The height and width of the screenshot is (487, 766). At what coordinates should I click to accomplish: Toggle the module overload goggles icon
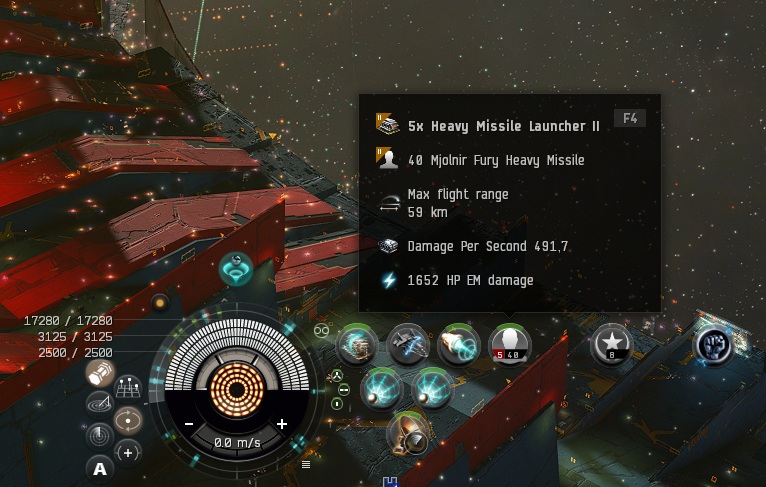point(322,329)
